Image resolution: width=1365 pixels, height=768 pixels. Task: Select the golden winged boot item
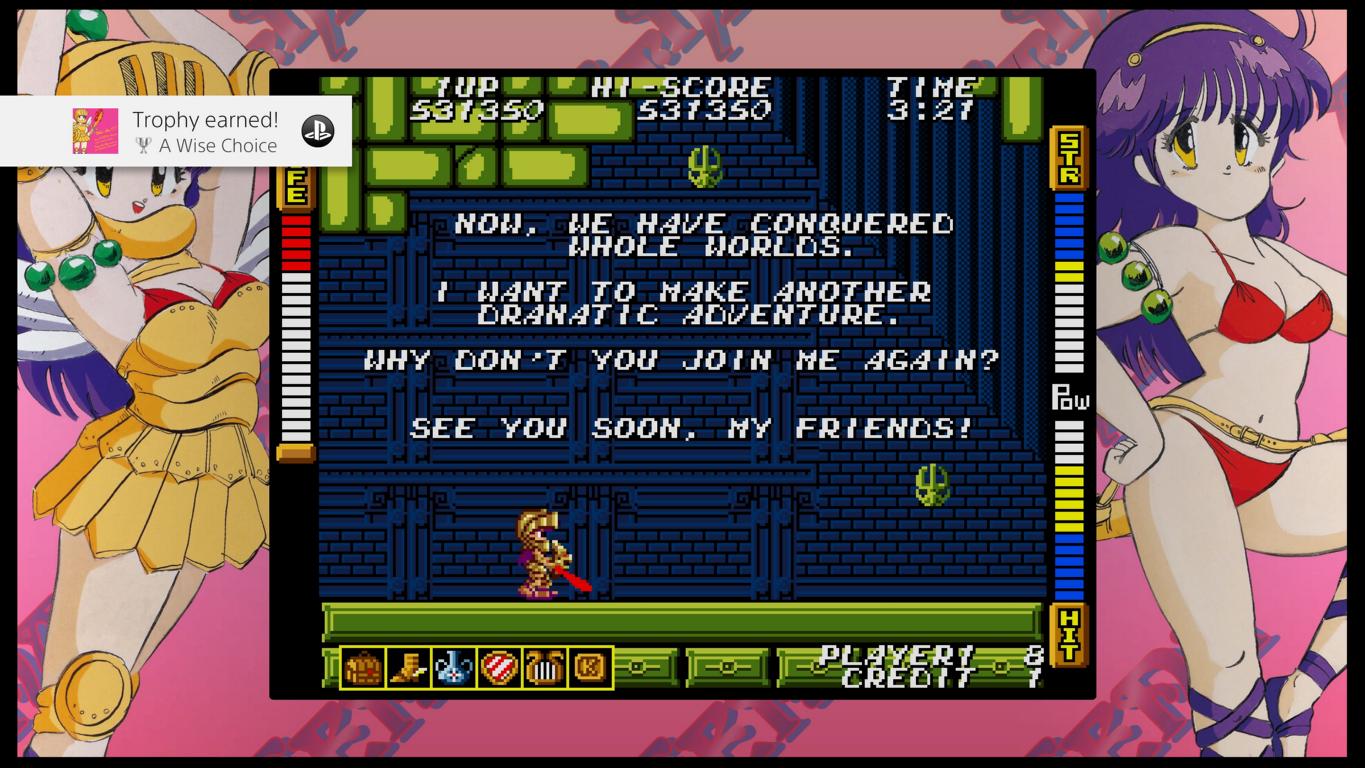coord(408,668)
